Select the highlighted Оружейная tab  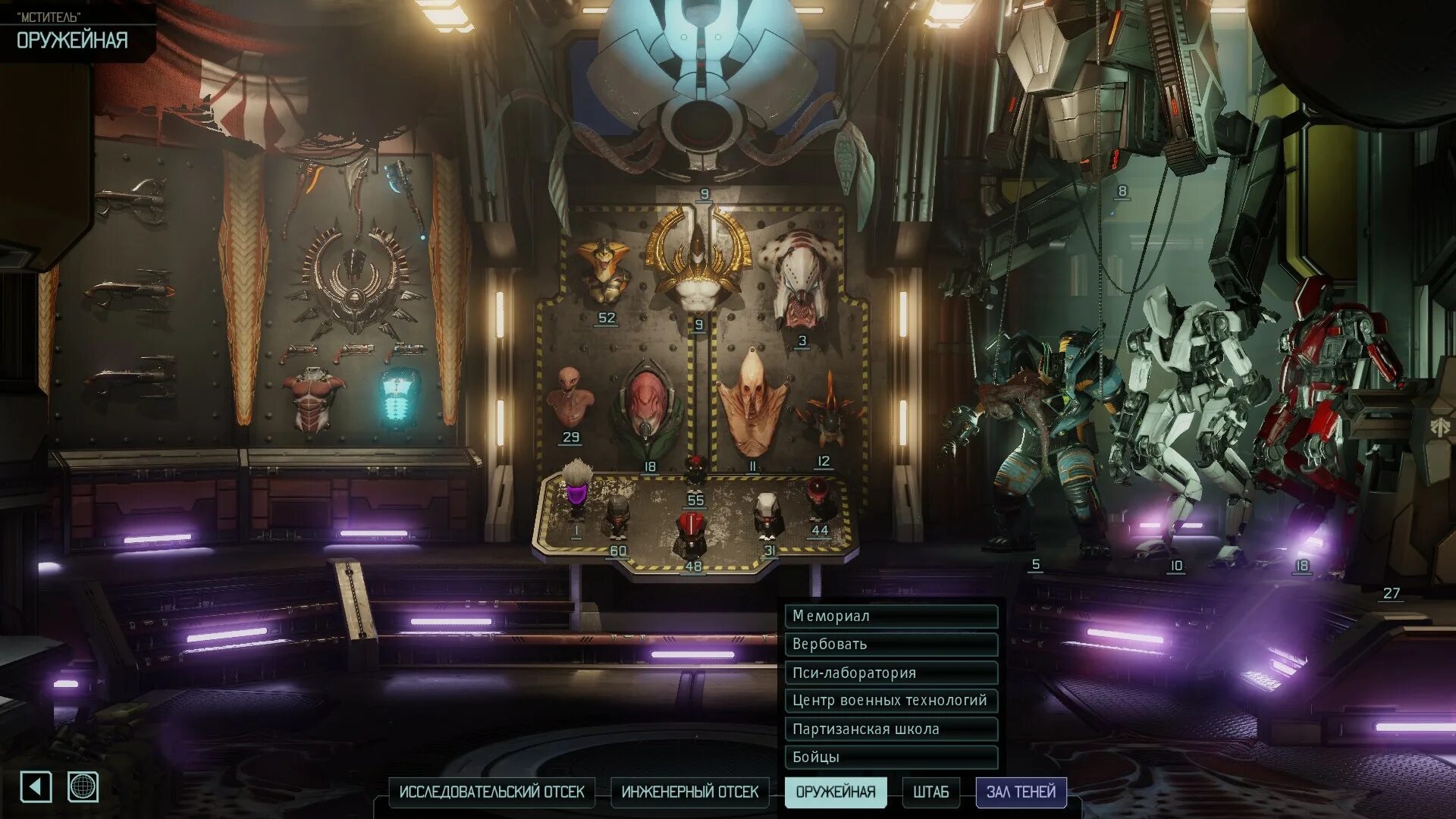(835, 792)
